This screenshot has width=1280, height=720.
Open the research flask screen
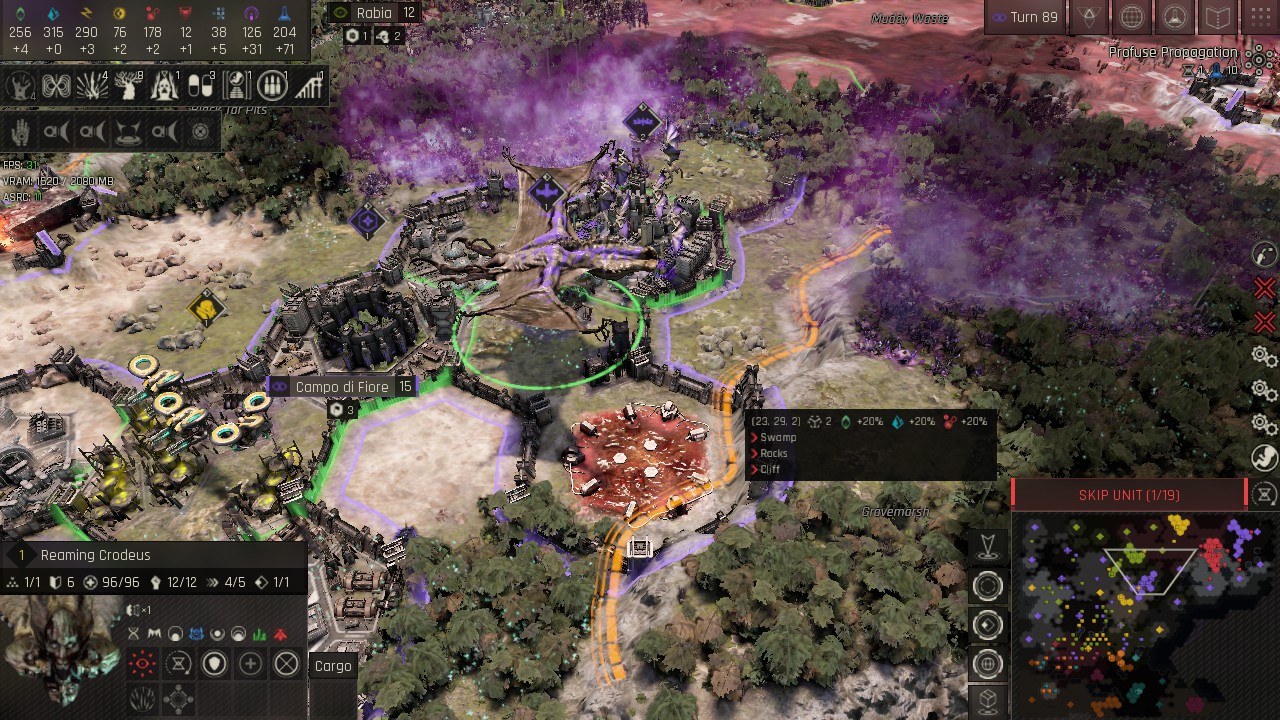point(1174,17)
